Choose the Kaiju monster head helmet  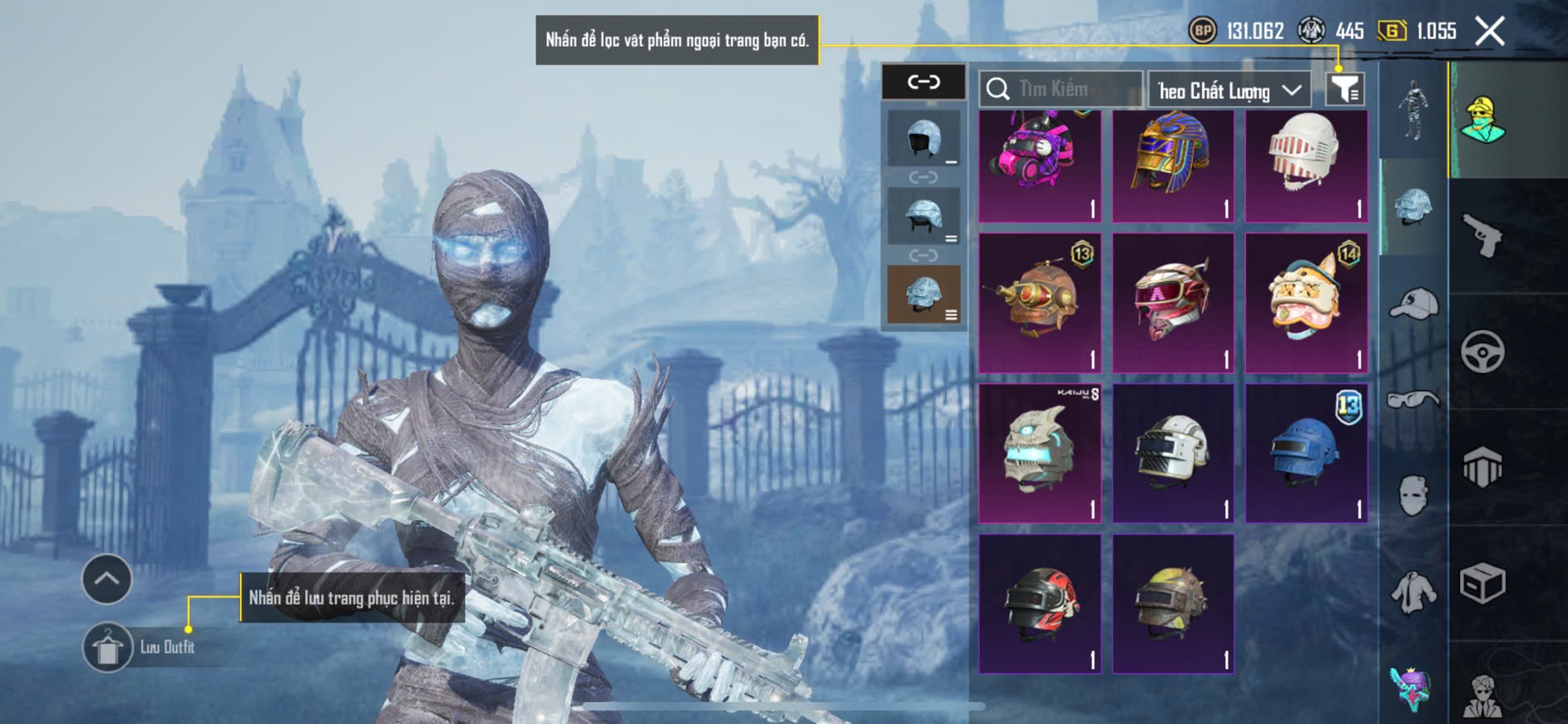click(1039, 454)
